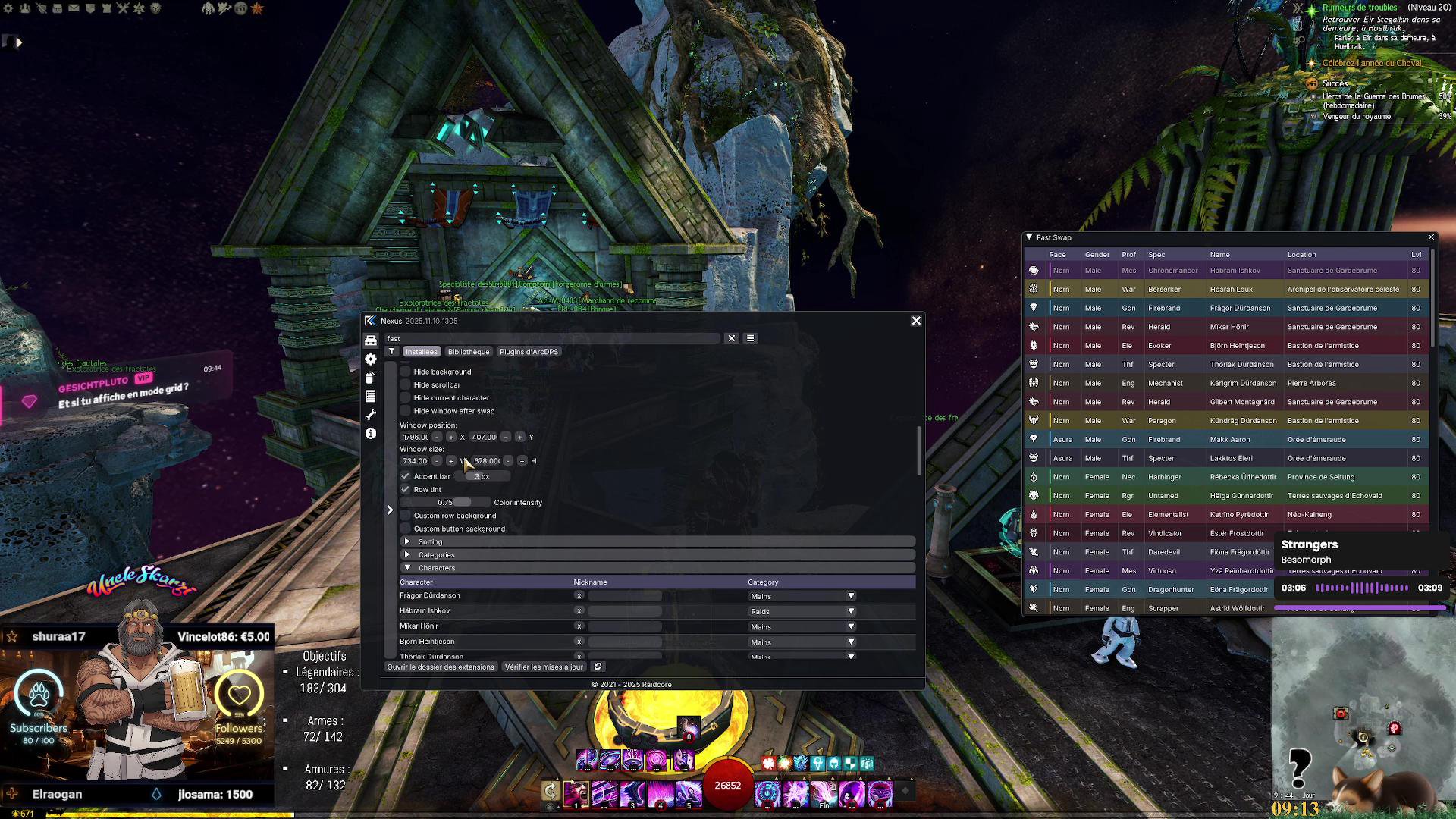Adjust the Color intensity slider

(x=445, y=503)
